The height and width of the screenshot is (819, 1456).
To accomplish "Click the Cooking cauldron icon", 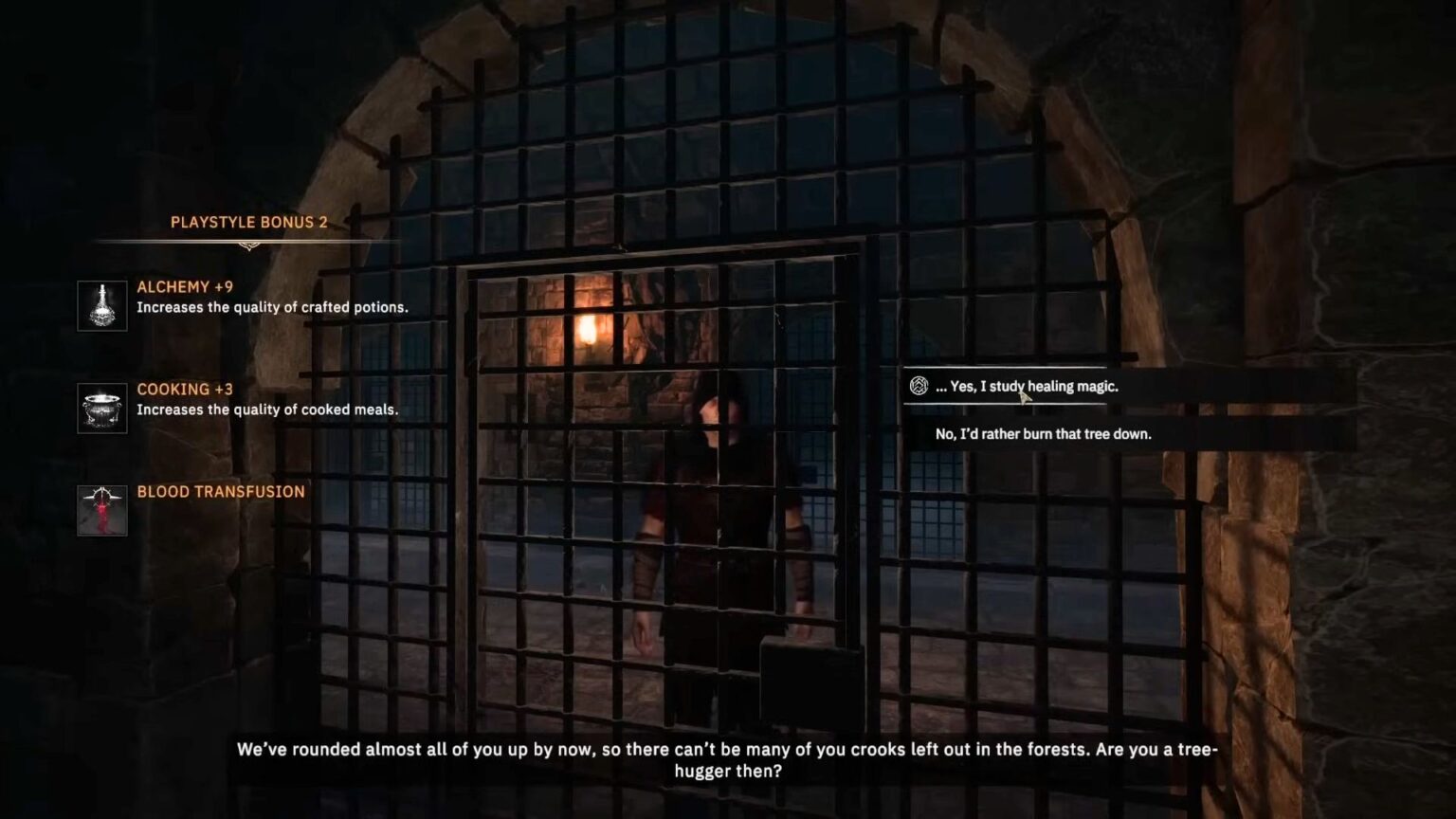I will tap(100, 408).
